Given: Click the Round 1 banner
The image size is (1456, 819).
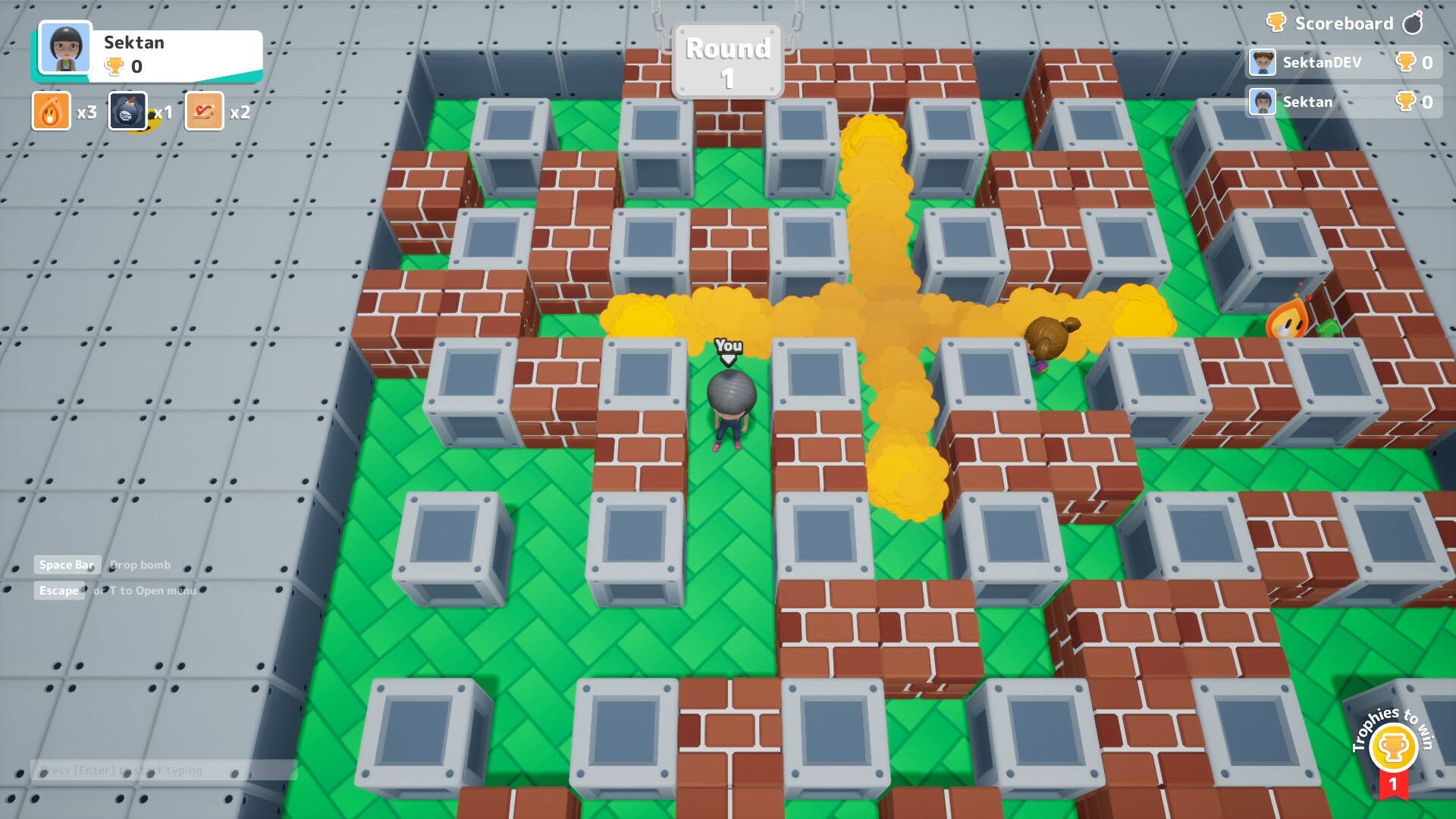Looking at the screenshot, I should pos(726,59).
